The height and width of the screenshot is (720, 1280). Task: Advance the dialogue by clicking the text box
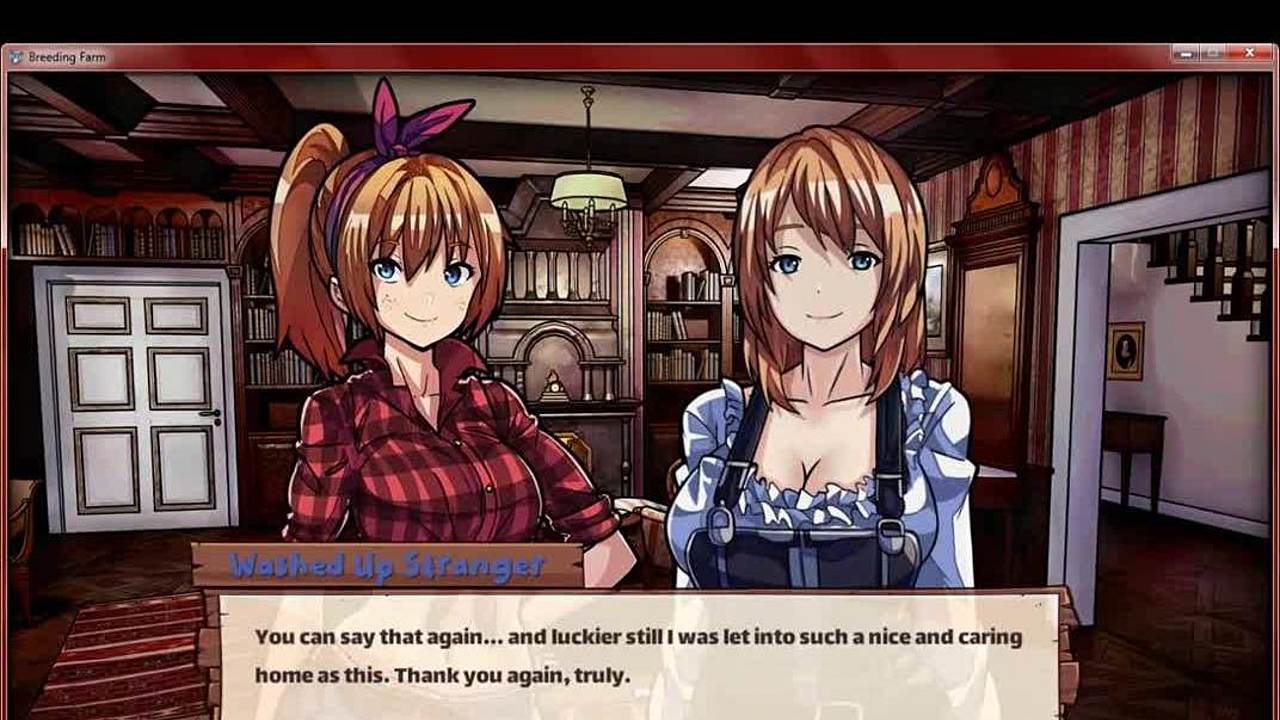638,655
